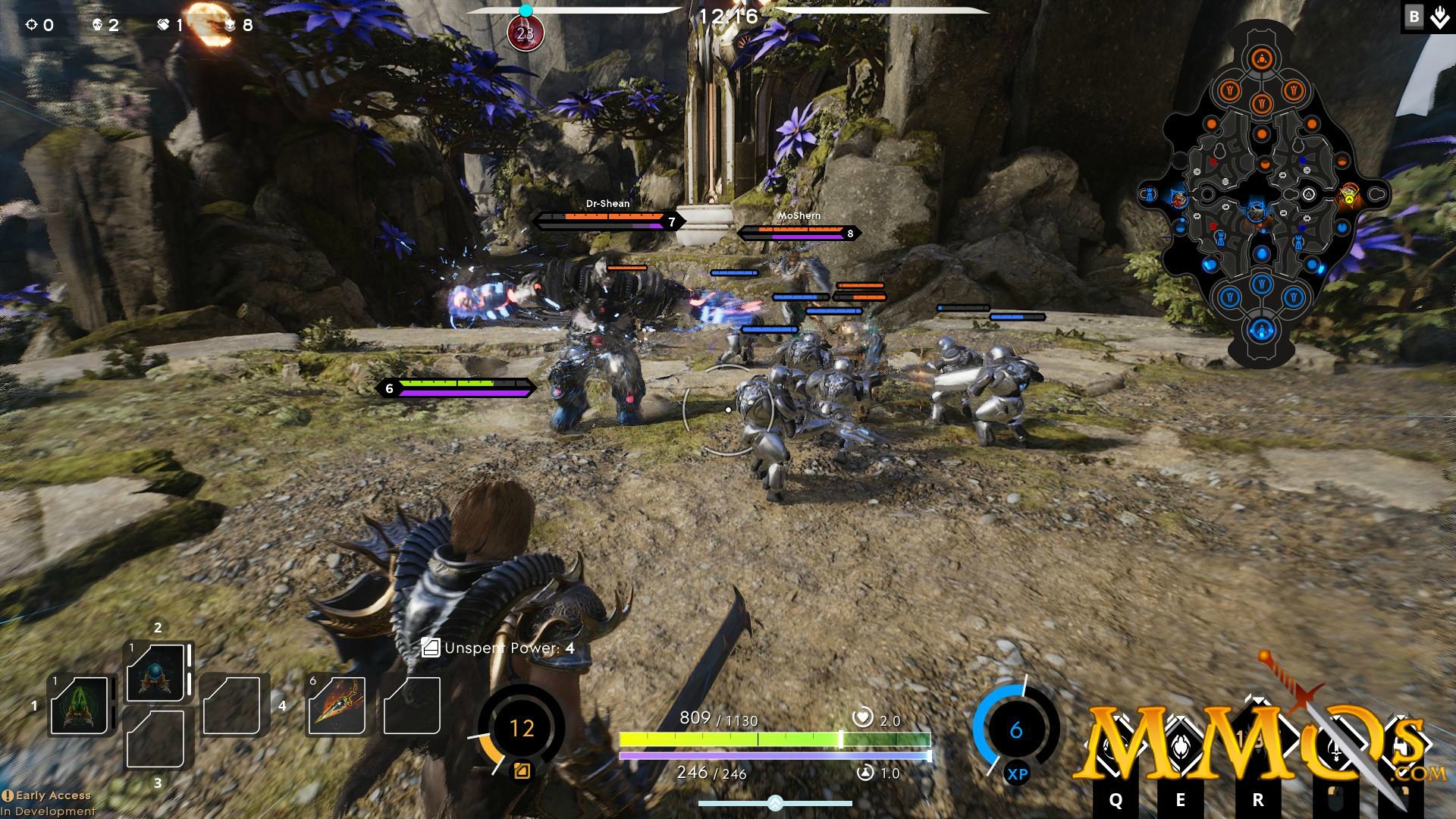Use the green crystal card in slot 1

pos(79,705)
